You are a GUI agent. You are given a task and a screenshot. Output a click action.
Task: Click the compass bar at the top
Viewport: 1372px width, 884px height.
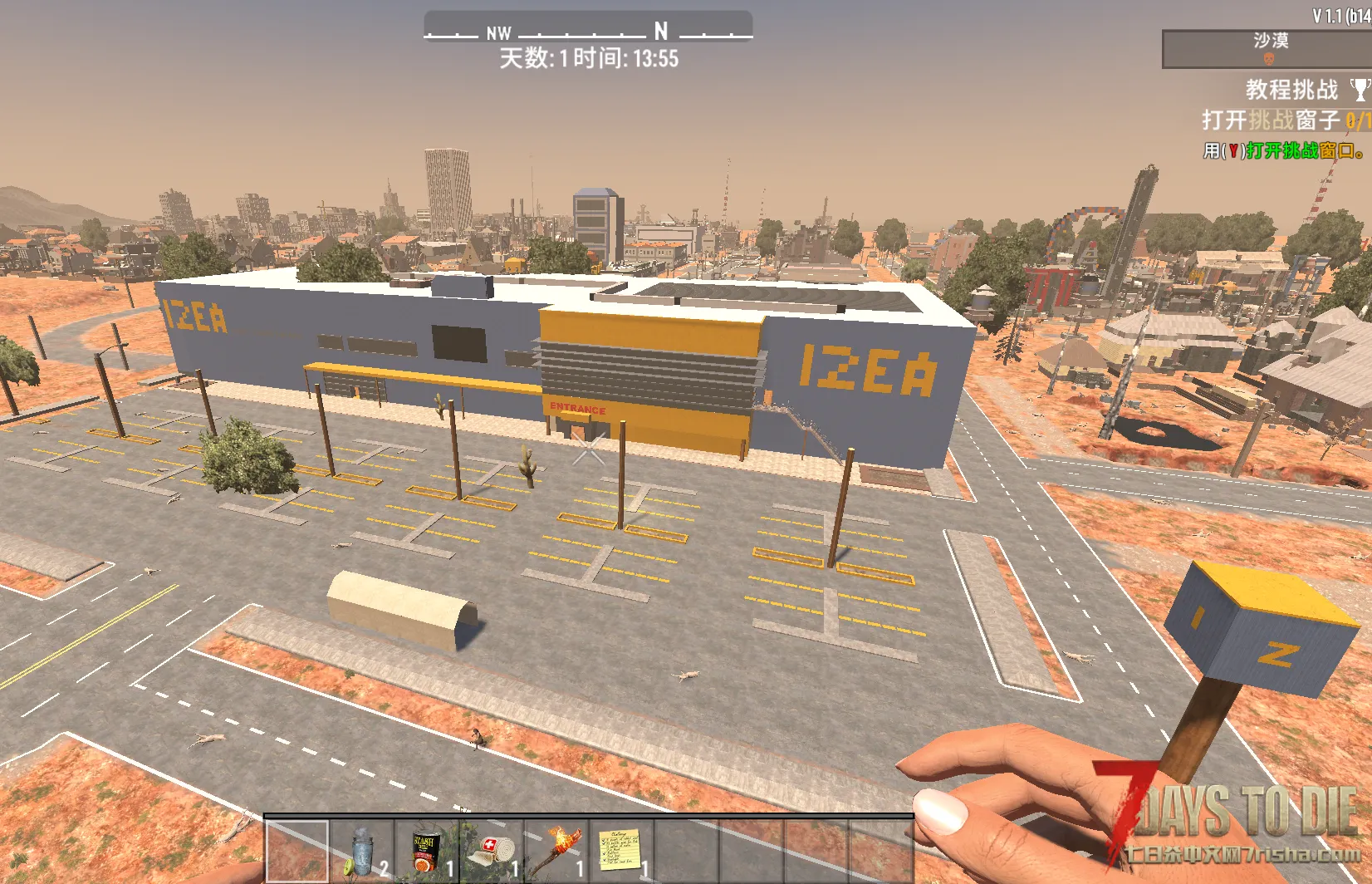click(588, 27)
